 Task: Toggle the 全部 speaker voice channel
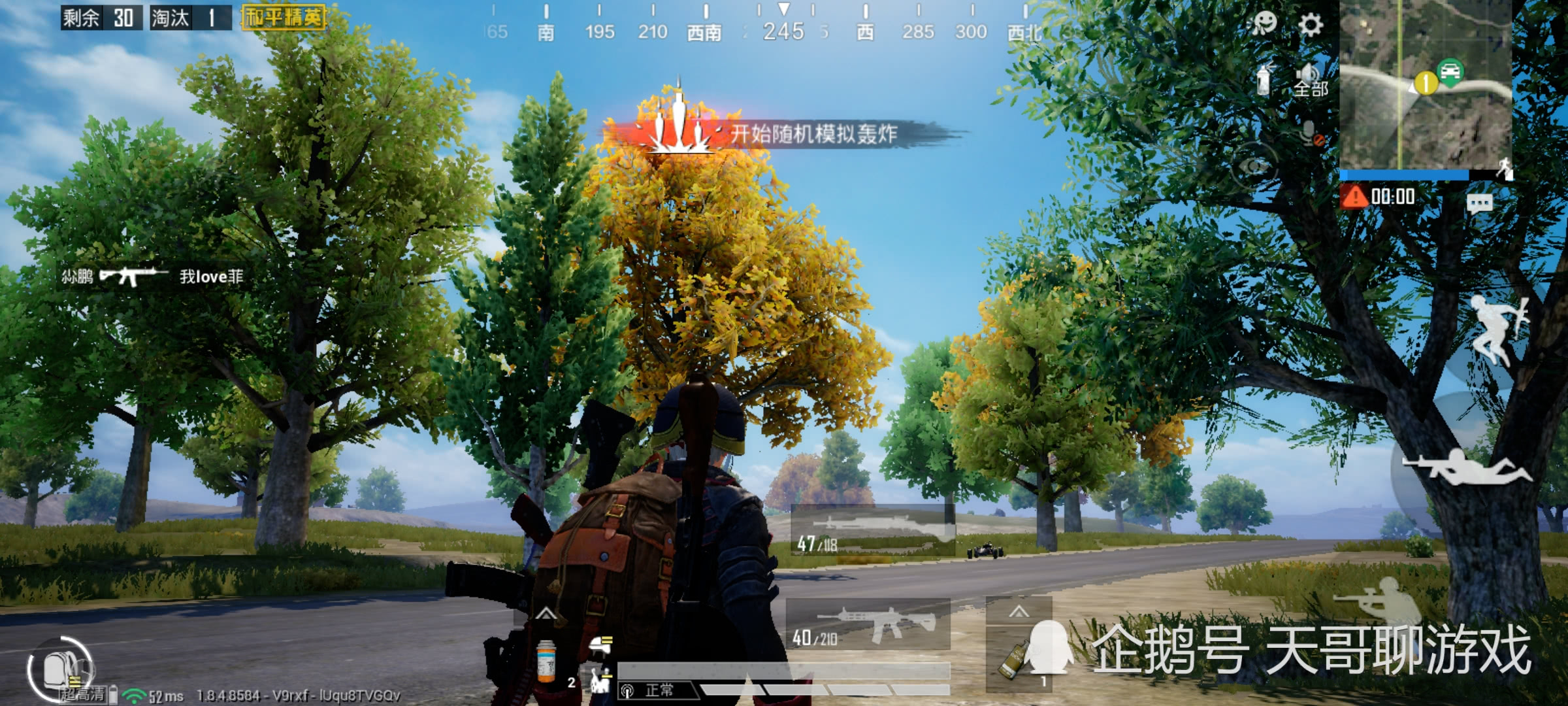(1311, 80)
